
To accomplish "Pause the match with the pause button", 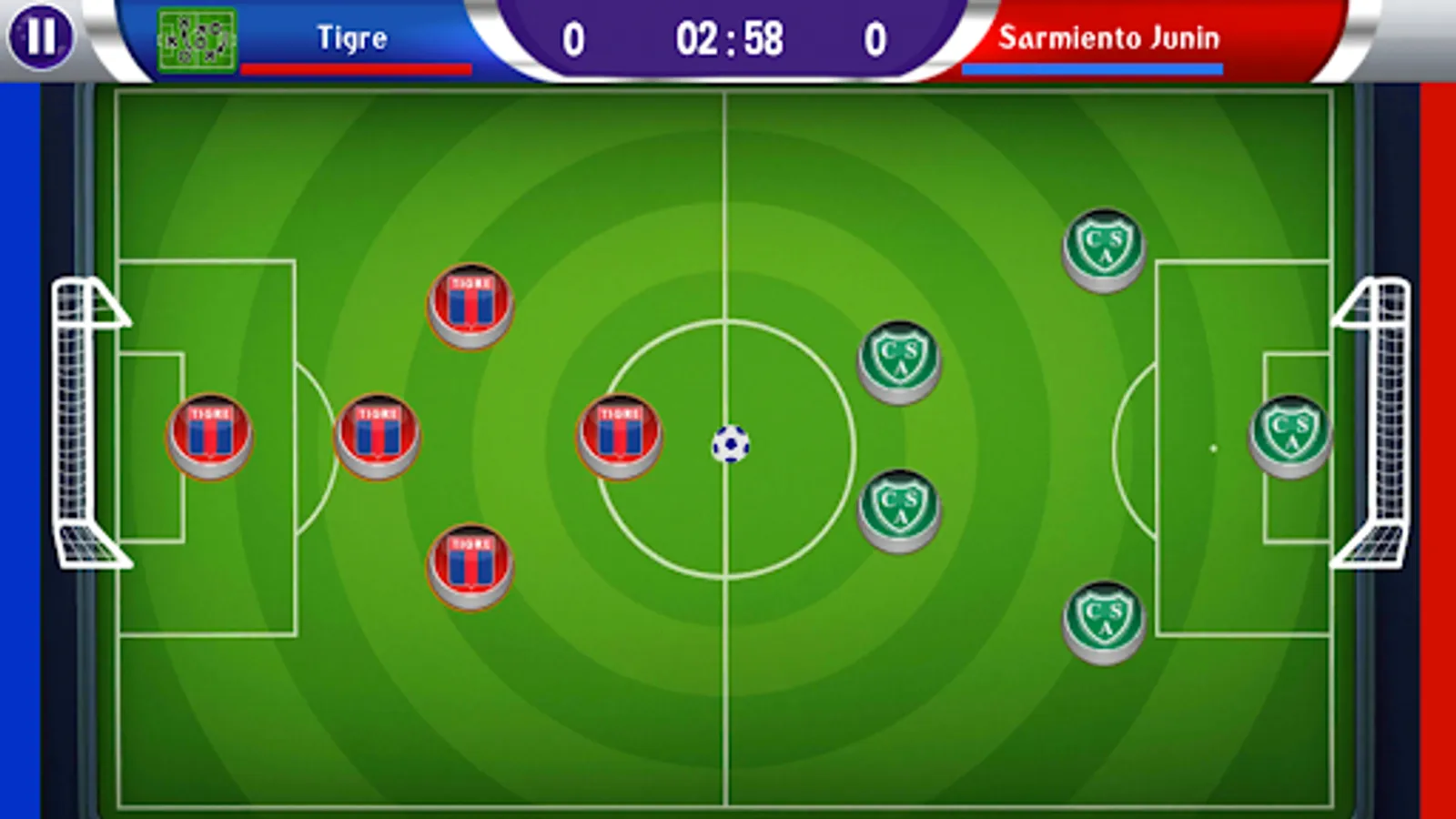I will [43, 37].
